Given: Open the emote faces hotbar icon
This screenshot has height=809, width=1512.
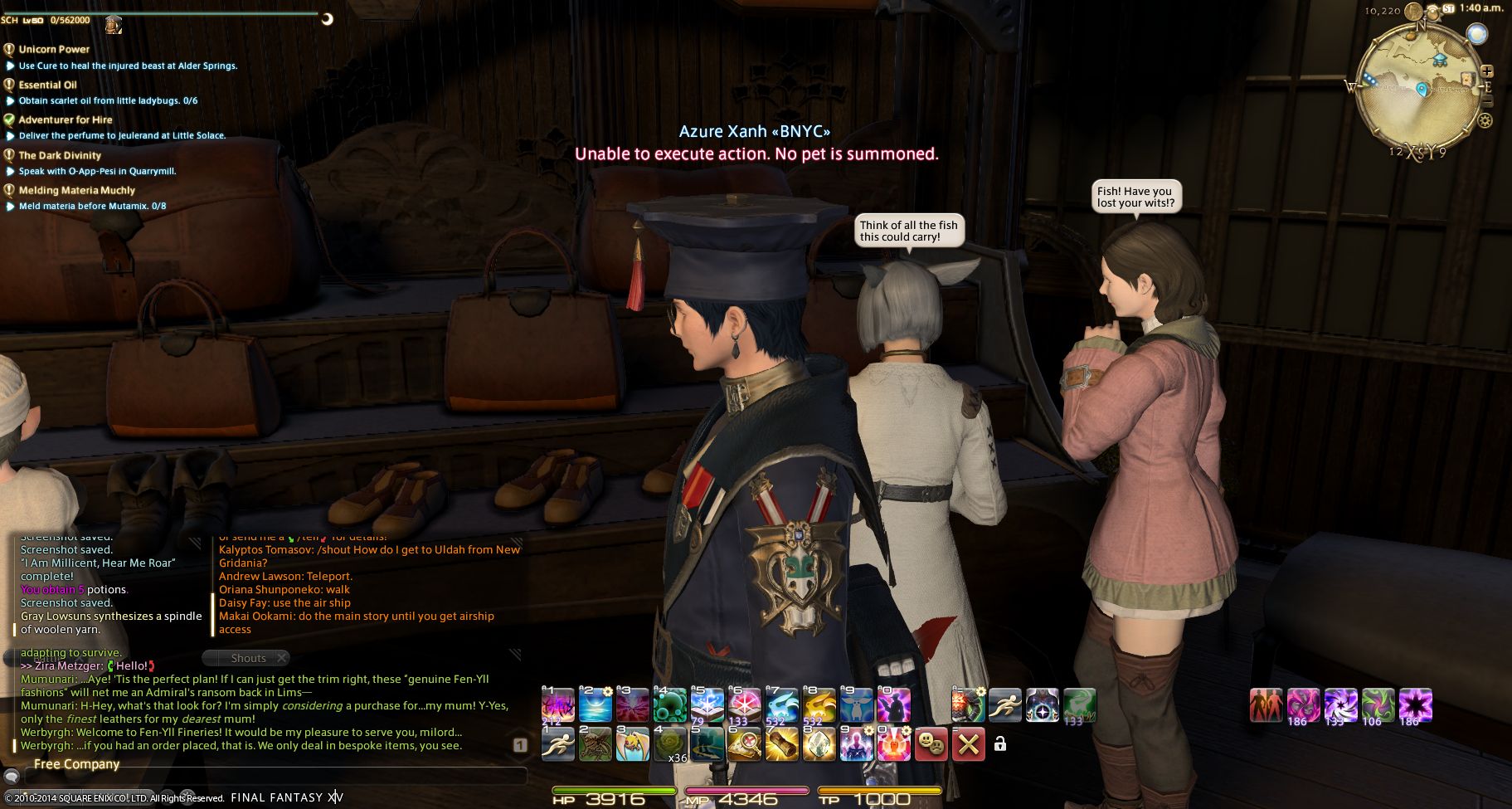Looking at the screenshot, I should click(930, 744).
